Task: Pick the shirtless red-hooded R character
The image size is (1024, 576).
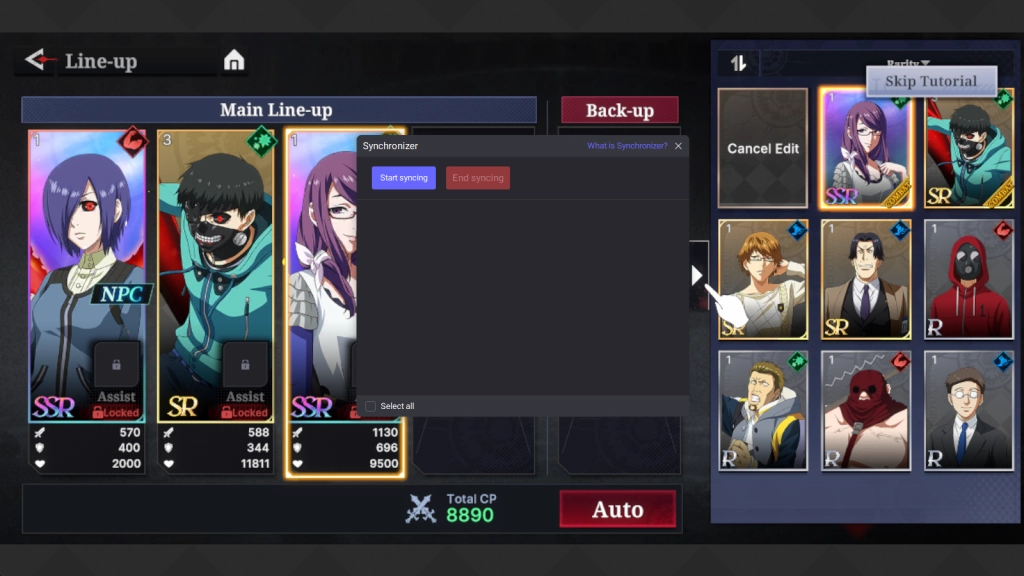Action: (x=866, y=410)
